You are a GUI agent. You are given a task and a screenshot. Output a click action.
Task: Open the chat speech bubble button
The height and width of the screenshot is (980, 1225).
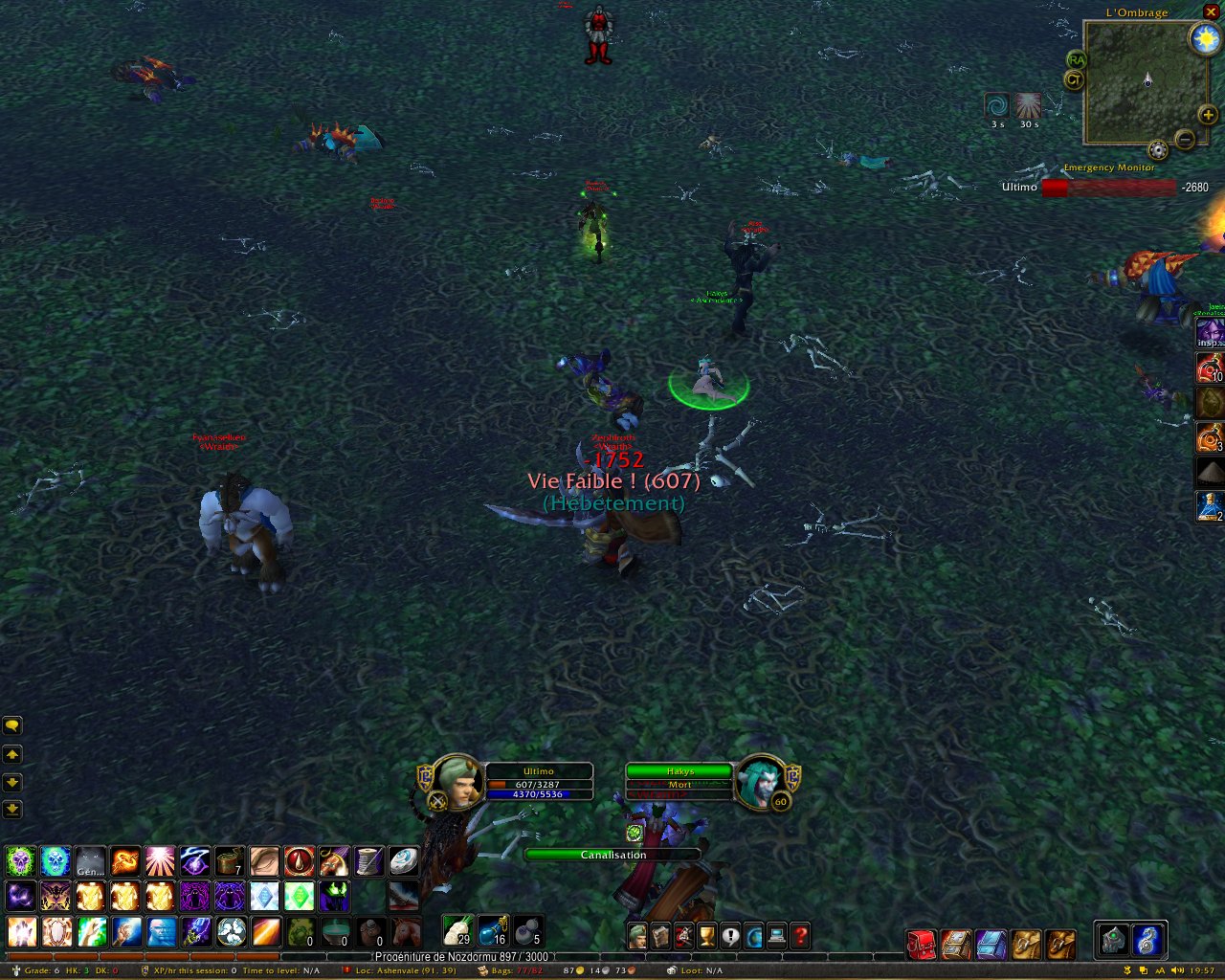[x=12, y=726]
